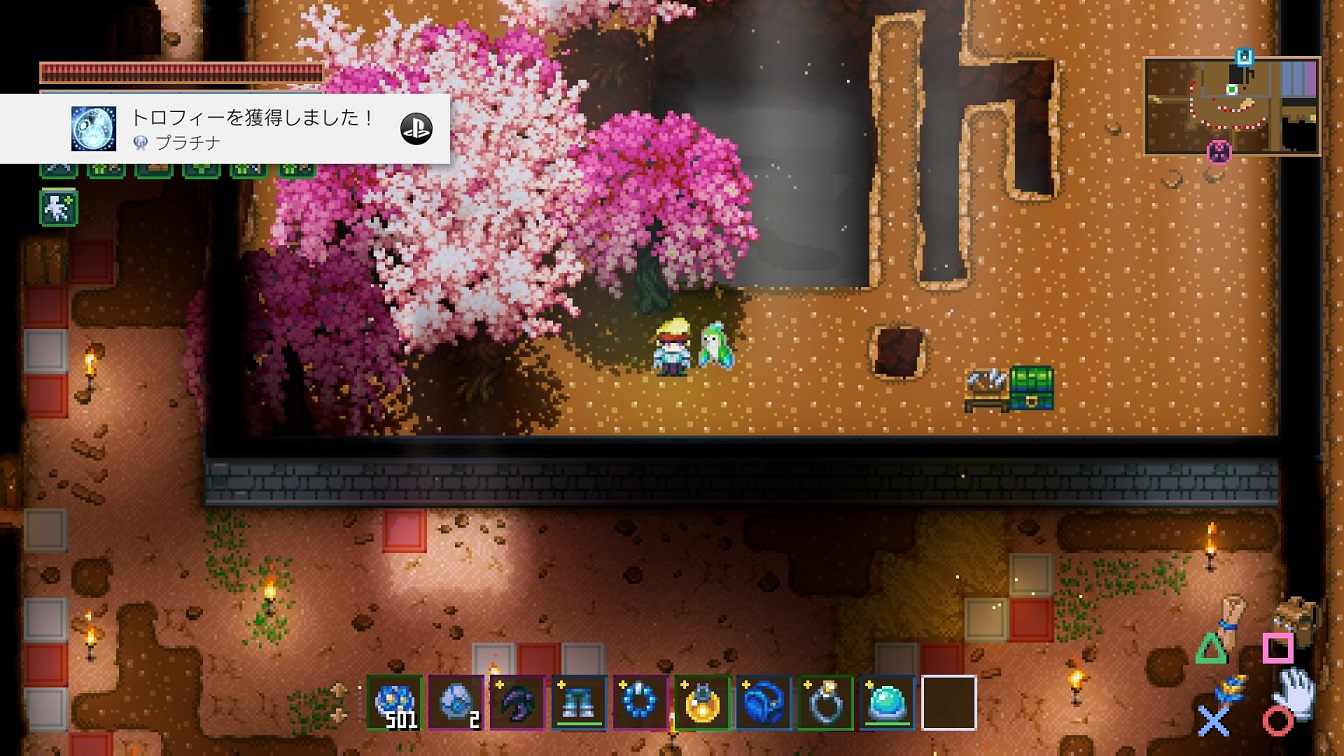Viewport: 1344px width, 756px height.
Task: Click the blue marker atop the minimap
Action: (x=1244, y=57)
